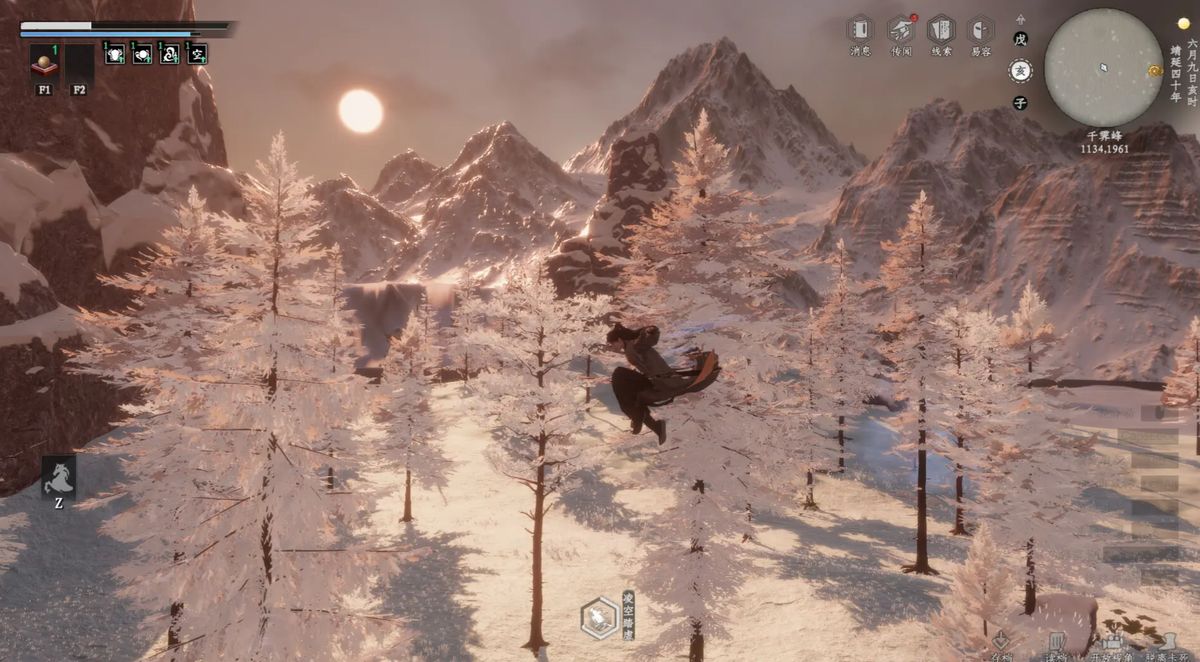This screenshot has height=662, width=1200.
Task: Select the highlighted 亥 time marker
Action: [x=1020, y=70]
